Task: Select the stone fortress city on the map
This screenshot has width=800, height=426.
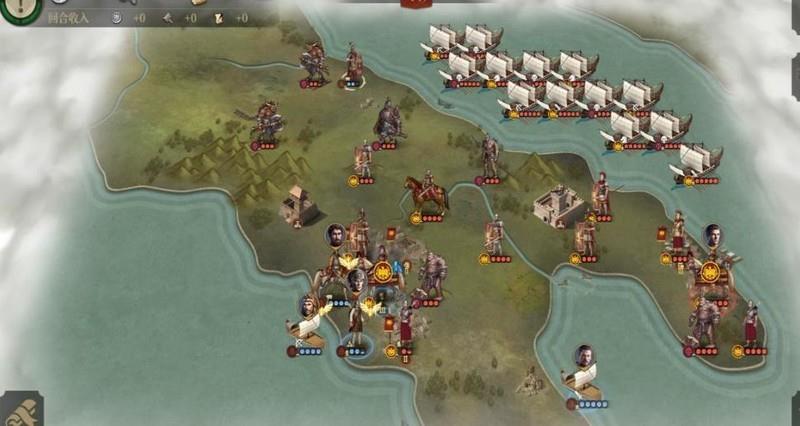Action: click(x=558, y=206)
